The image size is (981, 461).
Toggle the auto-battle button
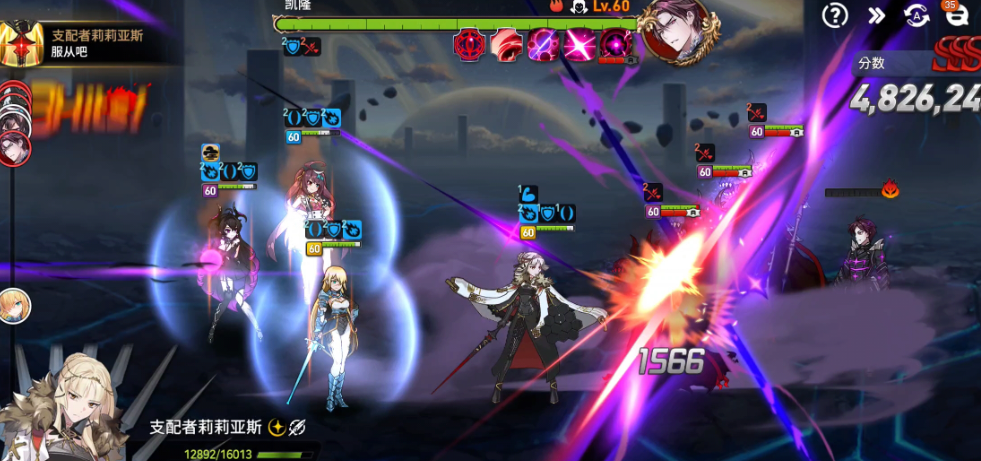916,15
